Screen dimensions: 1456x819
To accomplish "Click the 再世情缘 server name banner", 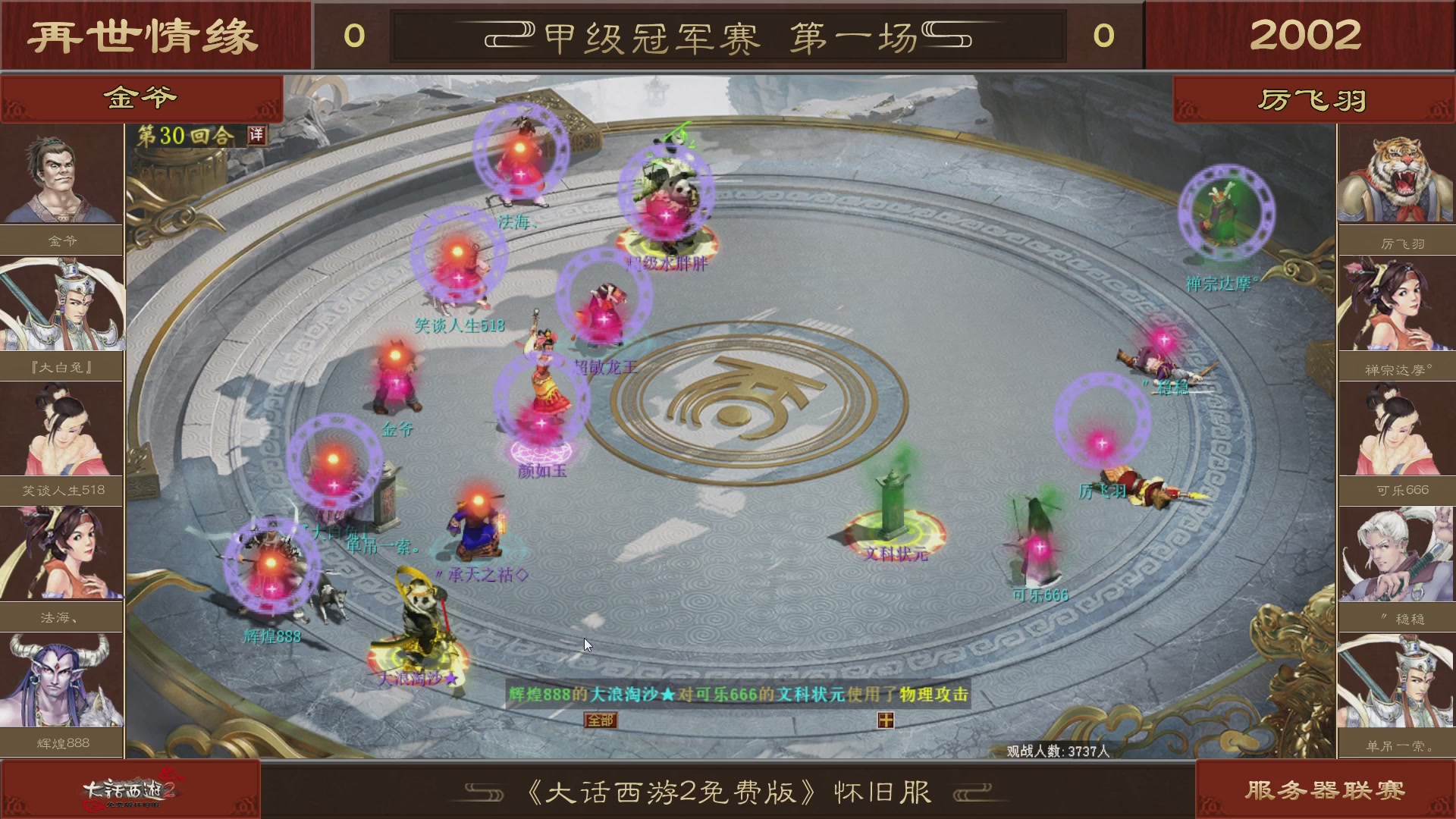I will tap(144, 34).
